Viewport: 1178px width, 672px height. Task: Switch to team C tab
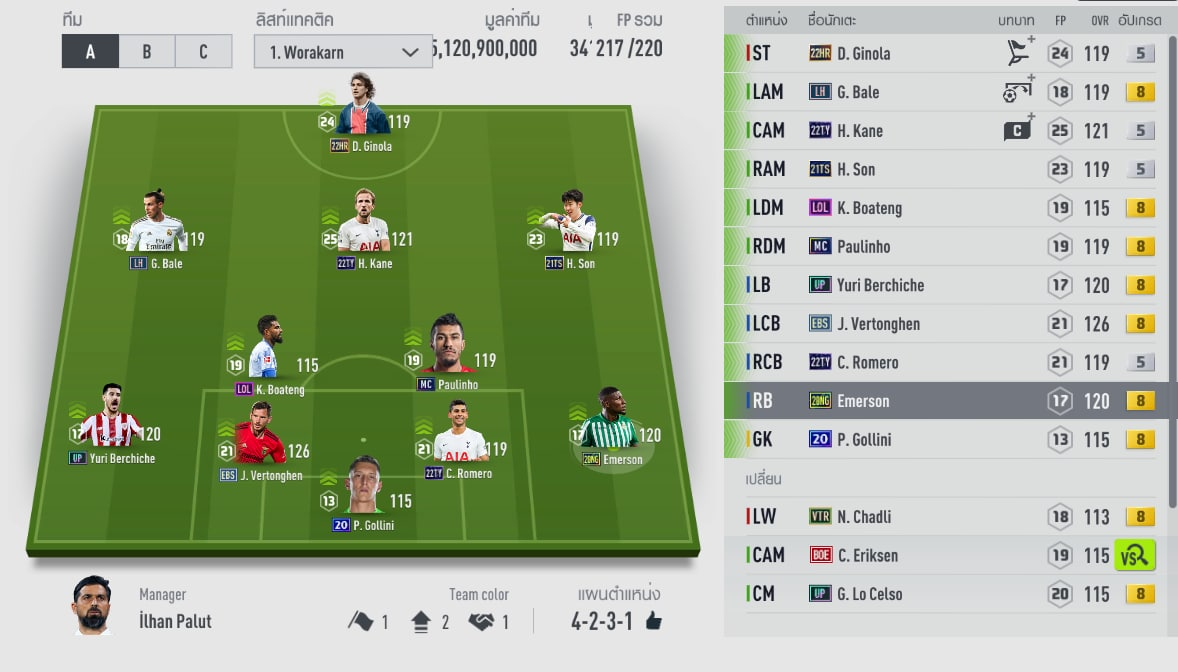(203, 51)
